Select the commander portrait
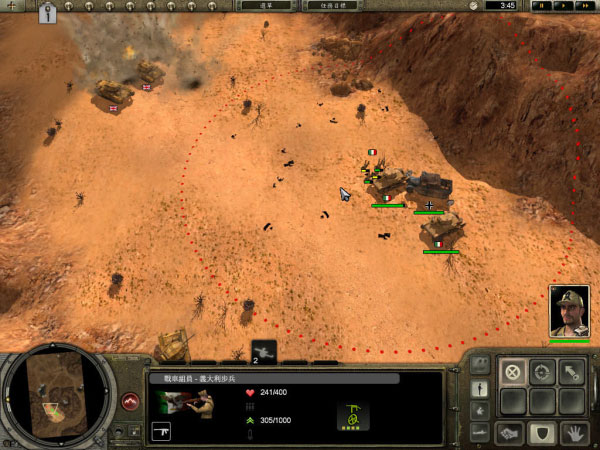The width and height of the screenshot is (600, 450). (569, 311)
